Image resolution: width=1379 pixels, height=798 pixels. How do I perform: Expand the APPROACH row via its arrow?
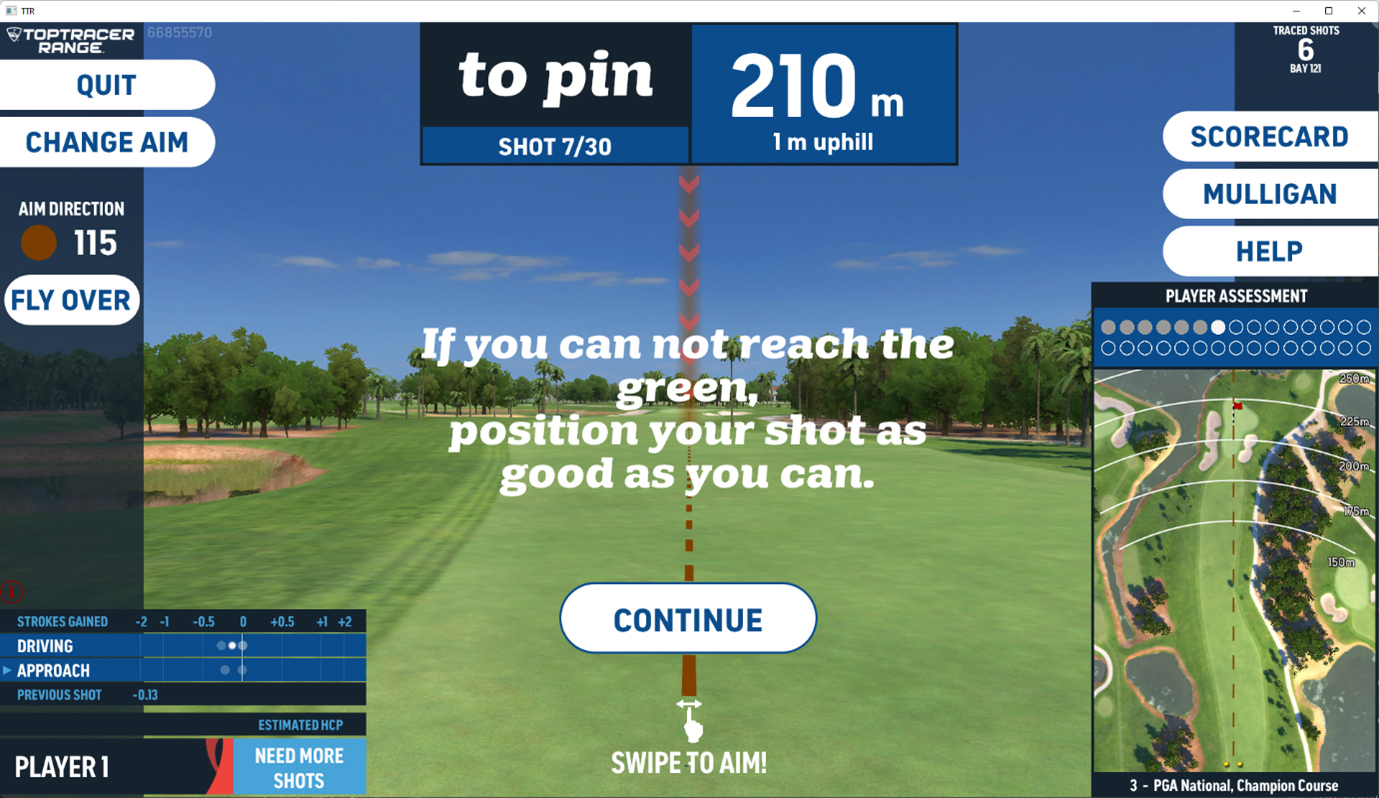(x=8, y=670)
